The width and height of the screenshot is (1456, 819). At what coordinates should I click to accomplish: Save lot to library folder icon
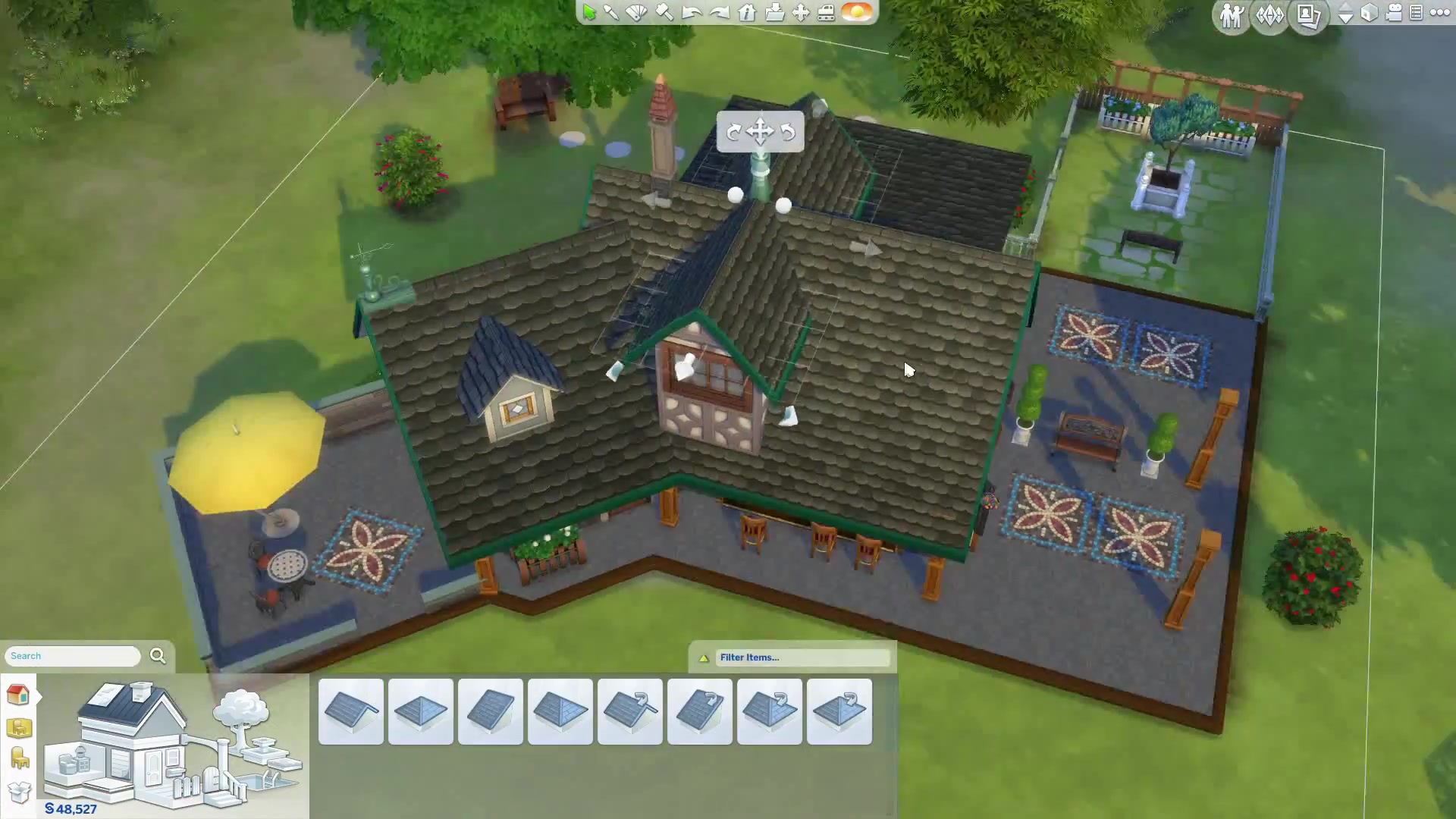[x=774, y=12]
